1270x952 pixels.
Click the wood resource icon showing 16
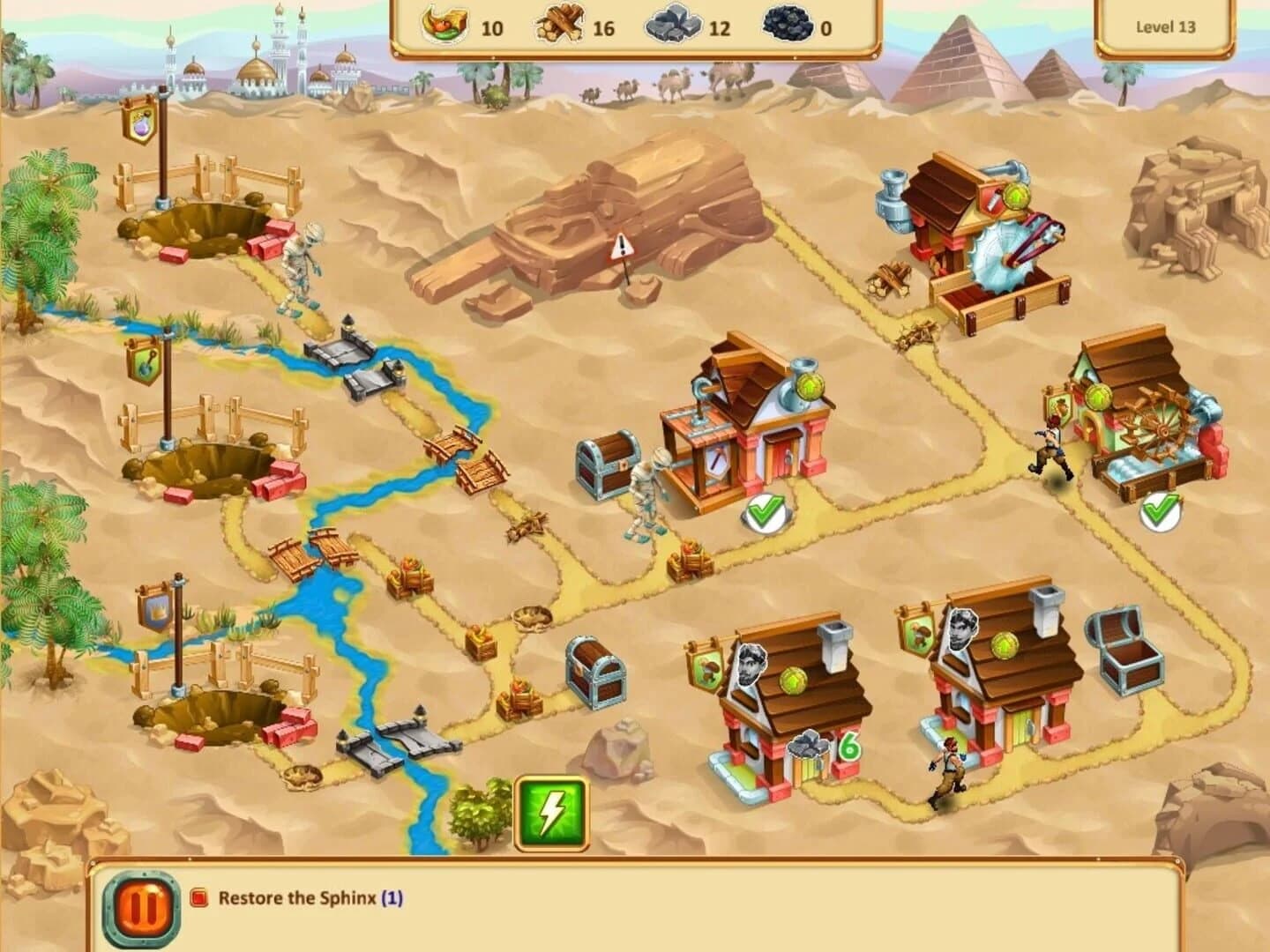(x=562, y=28)
